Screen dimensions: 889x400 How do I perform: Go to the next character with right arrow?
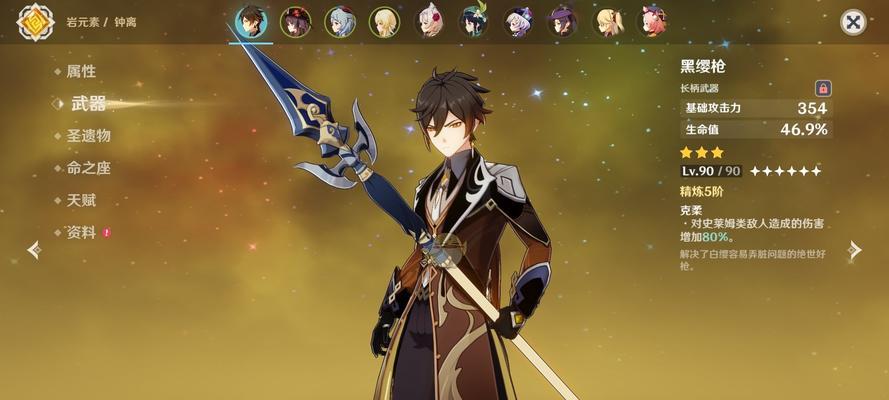[854, 249]
